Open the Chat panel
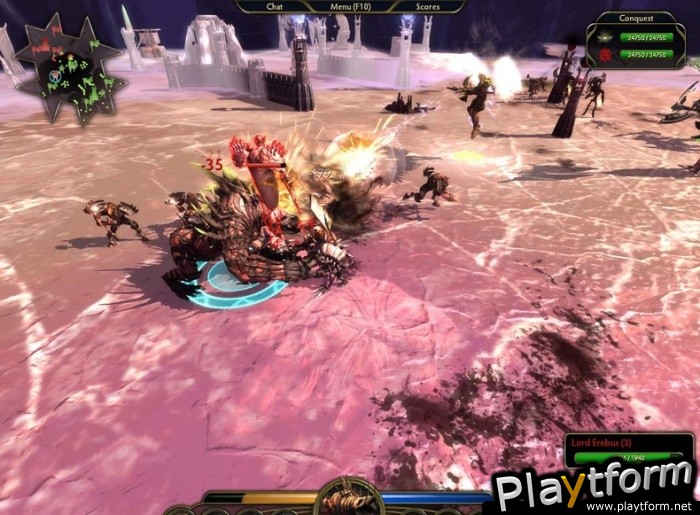 [275, 6]
